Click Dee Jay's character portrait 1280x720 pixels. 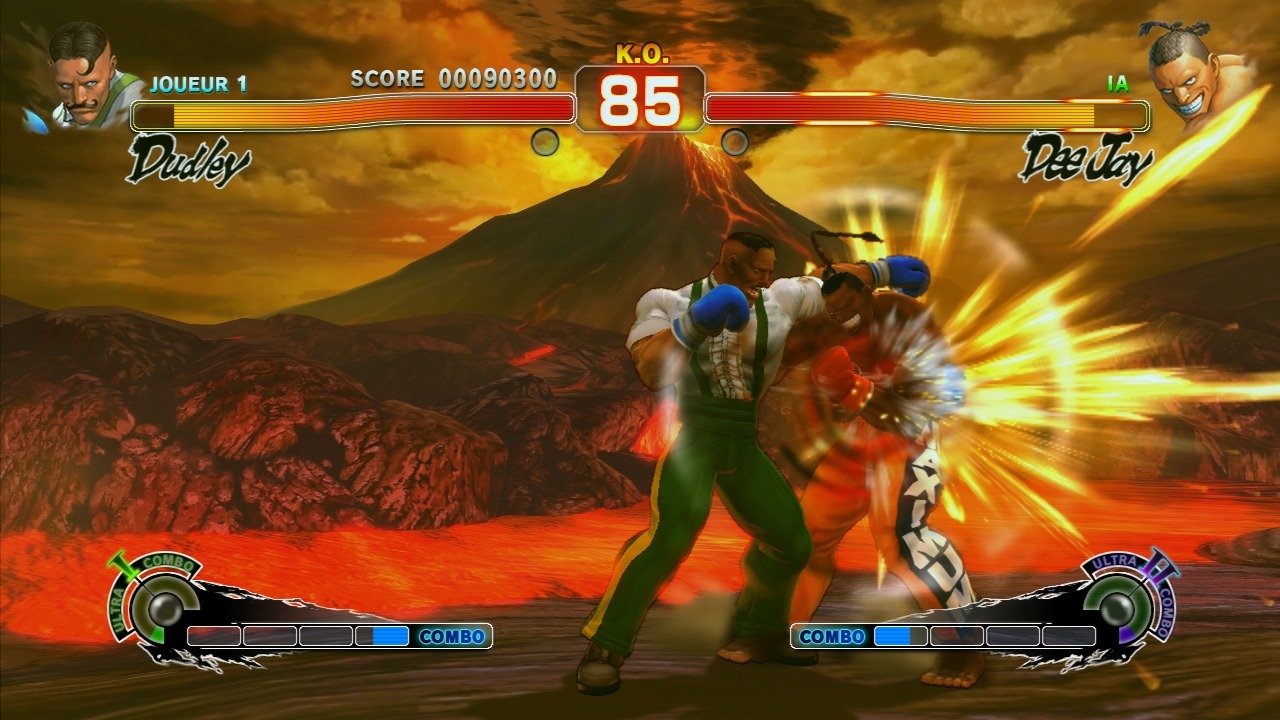coord(1192,75)
